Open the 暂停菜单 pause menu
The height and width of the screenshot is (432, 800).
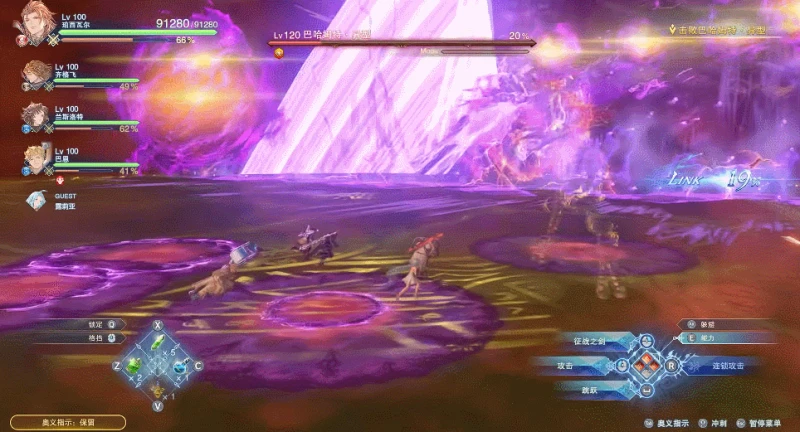click(766, 424)
